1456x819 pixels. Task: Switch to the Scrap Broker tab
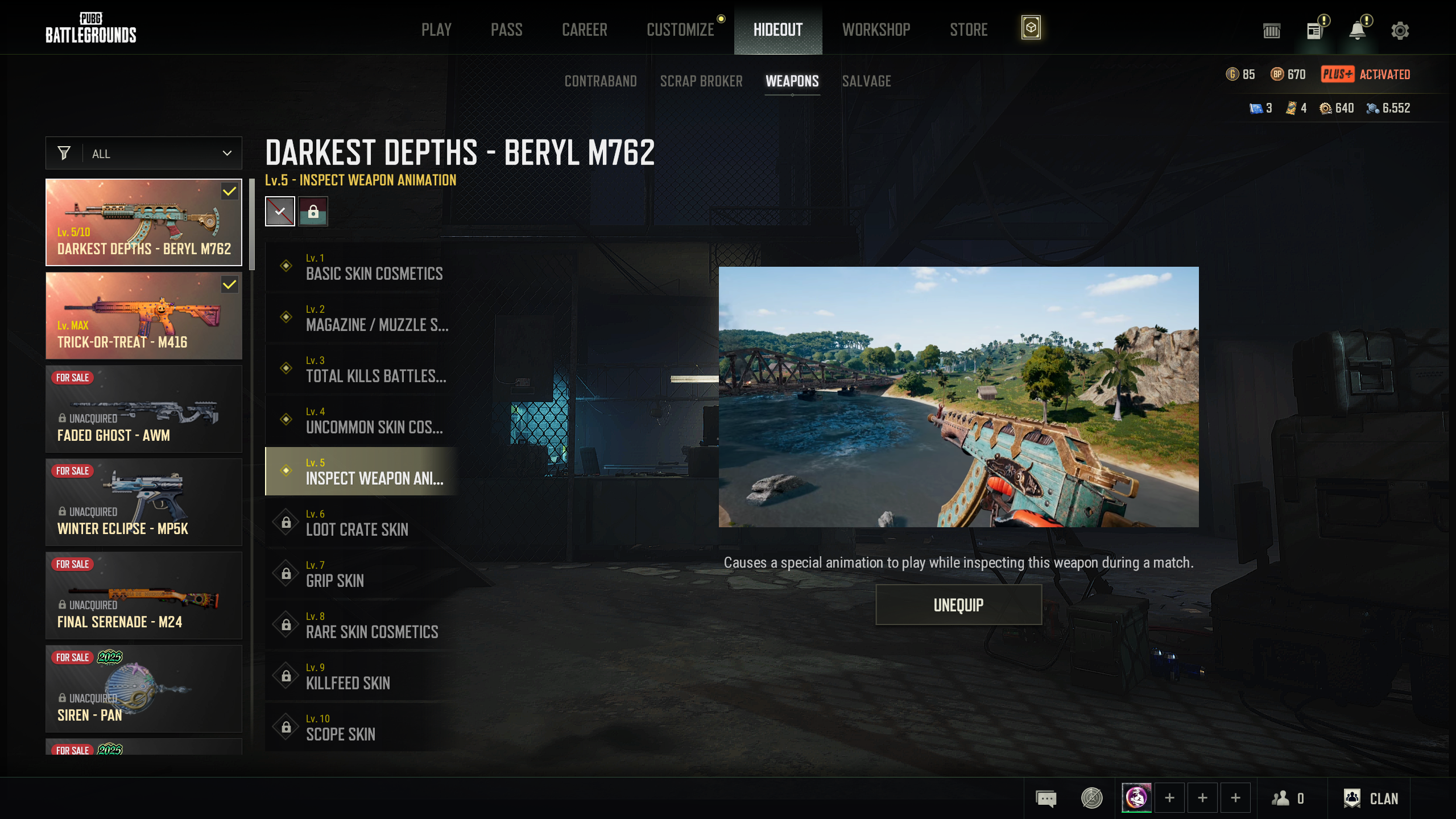pyautogui.click(x=701, y=81)
